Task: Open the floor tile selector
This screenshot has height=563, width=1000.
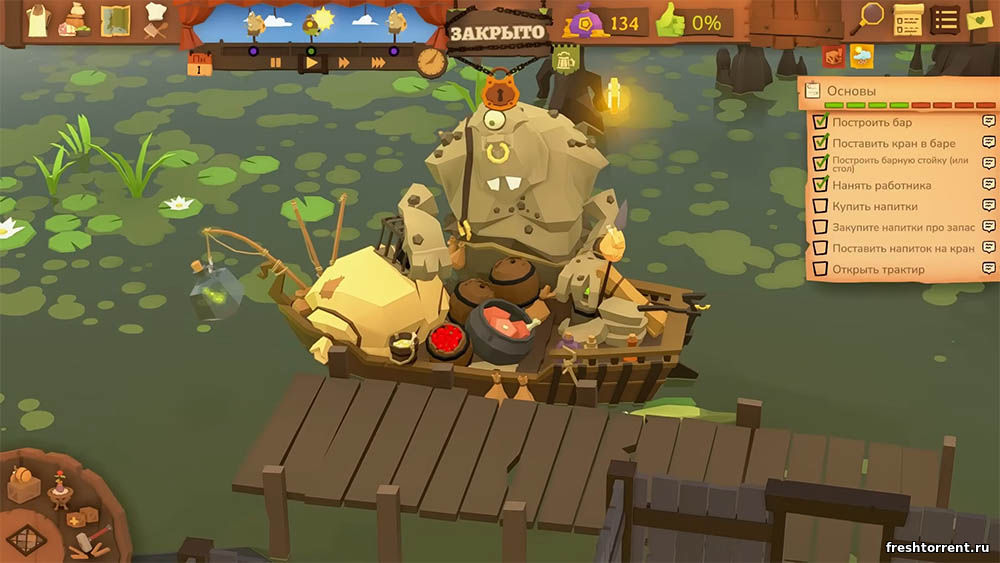Action: (x=26, y=540)
